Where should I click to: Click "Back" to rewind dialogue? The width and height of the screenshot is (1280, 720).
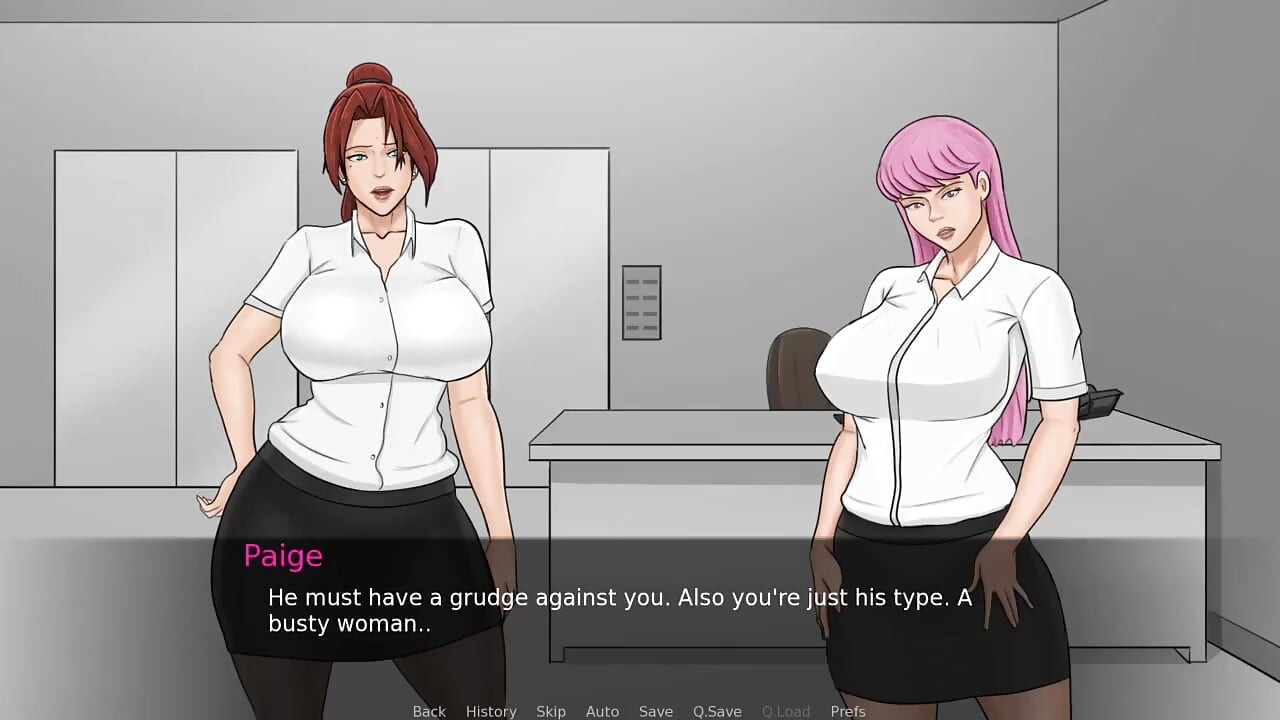point(428,711)
